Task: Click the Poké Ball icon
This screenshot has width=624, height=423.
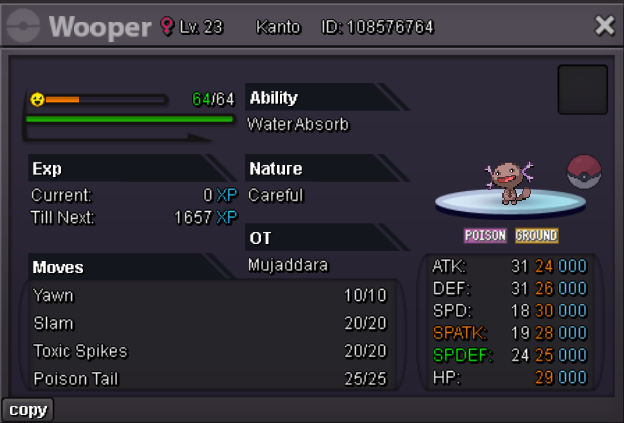Action: point(584,172)
